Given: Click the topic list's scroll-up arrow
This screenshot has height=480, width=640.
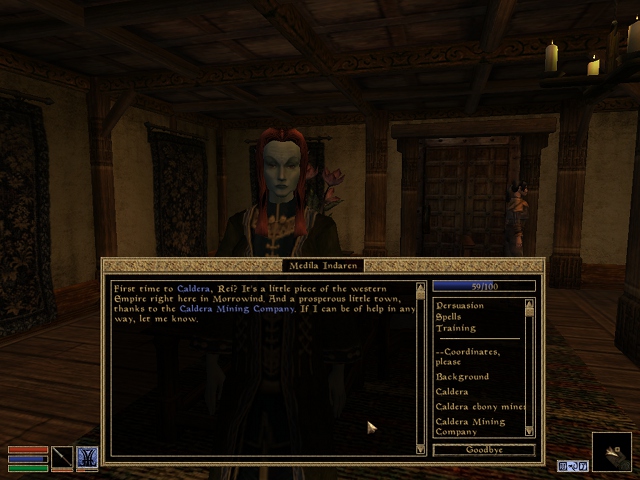Looking at the screenshot, I should point(530,302).
